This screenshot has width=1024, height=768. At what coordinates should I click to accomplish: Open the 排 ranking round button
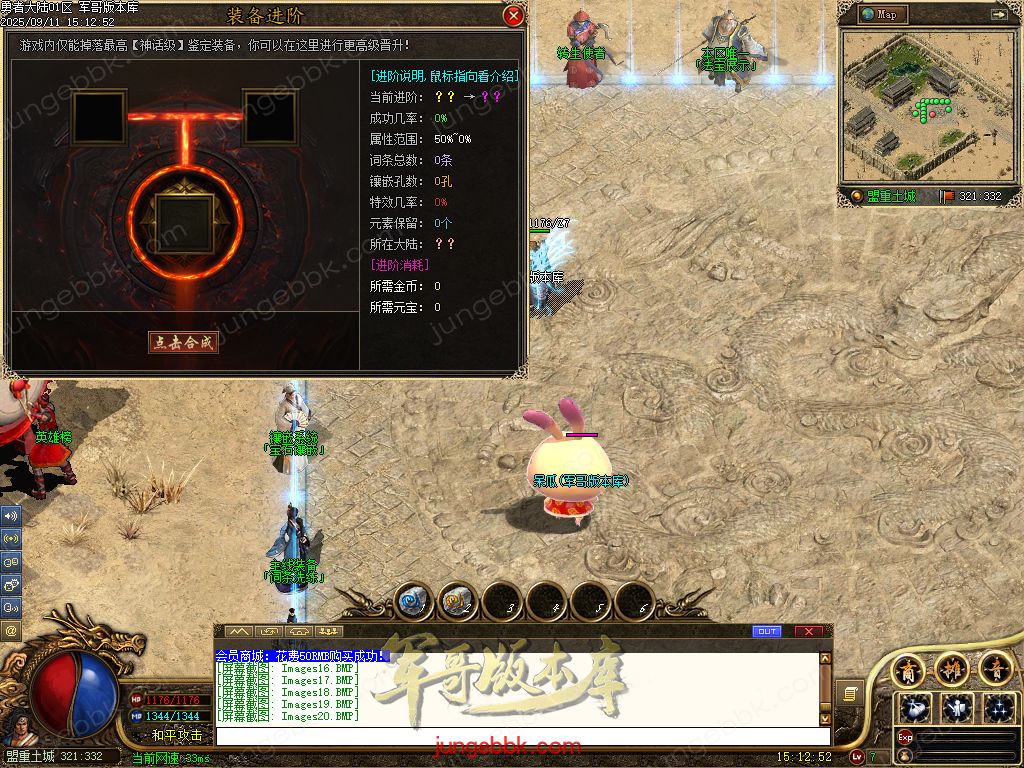[x=952, y=669]
